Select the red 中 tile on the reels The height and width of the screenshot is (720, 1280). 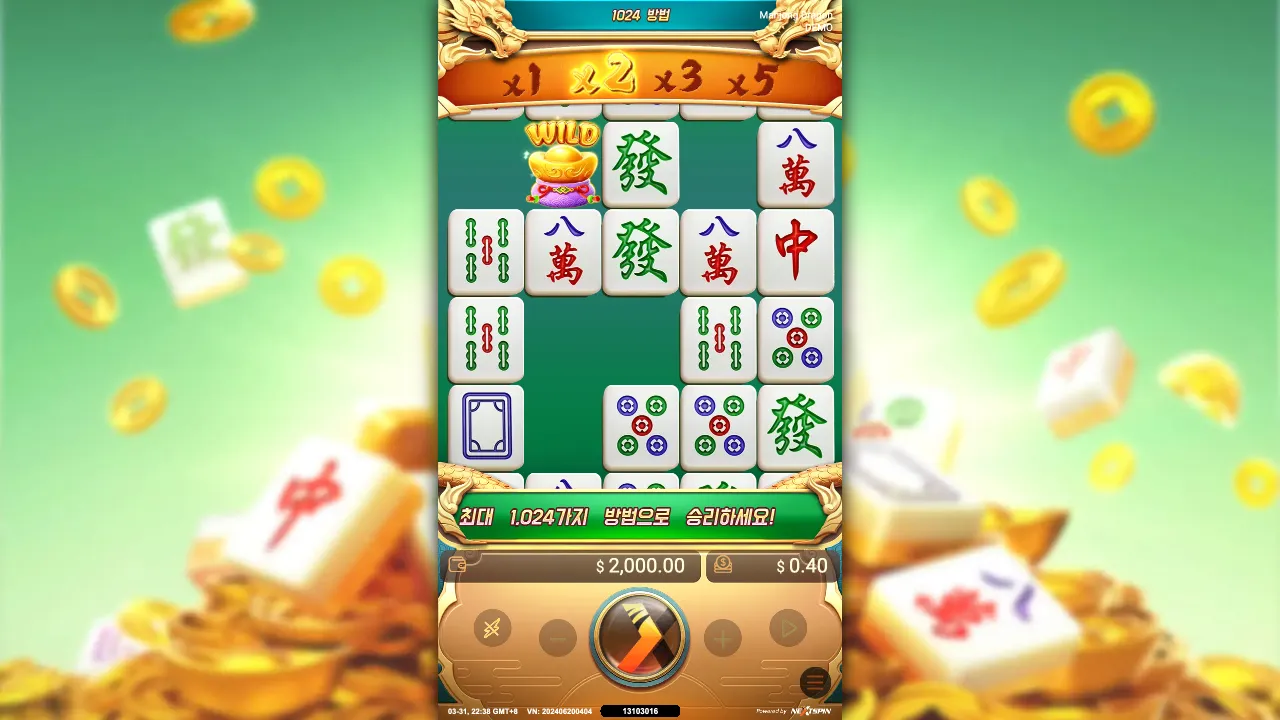[796, 251]
